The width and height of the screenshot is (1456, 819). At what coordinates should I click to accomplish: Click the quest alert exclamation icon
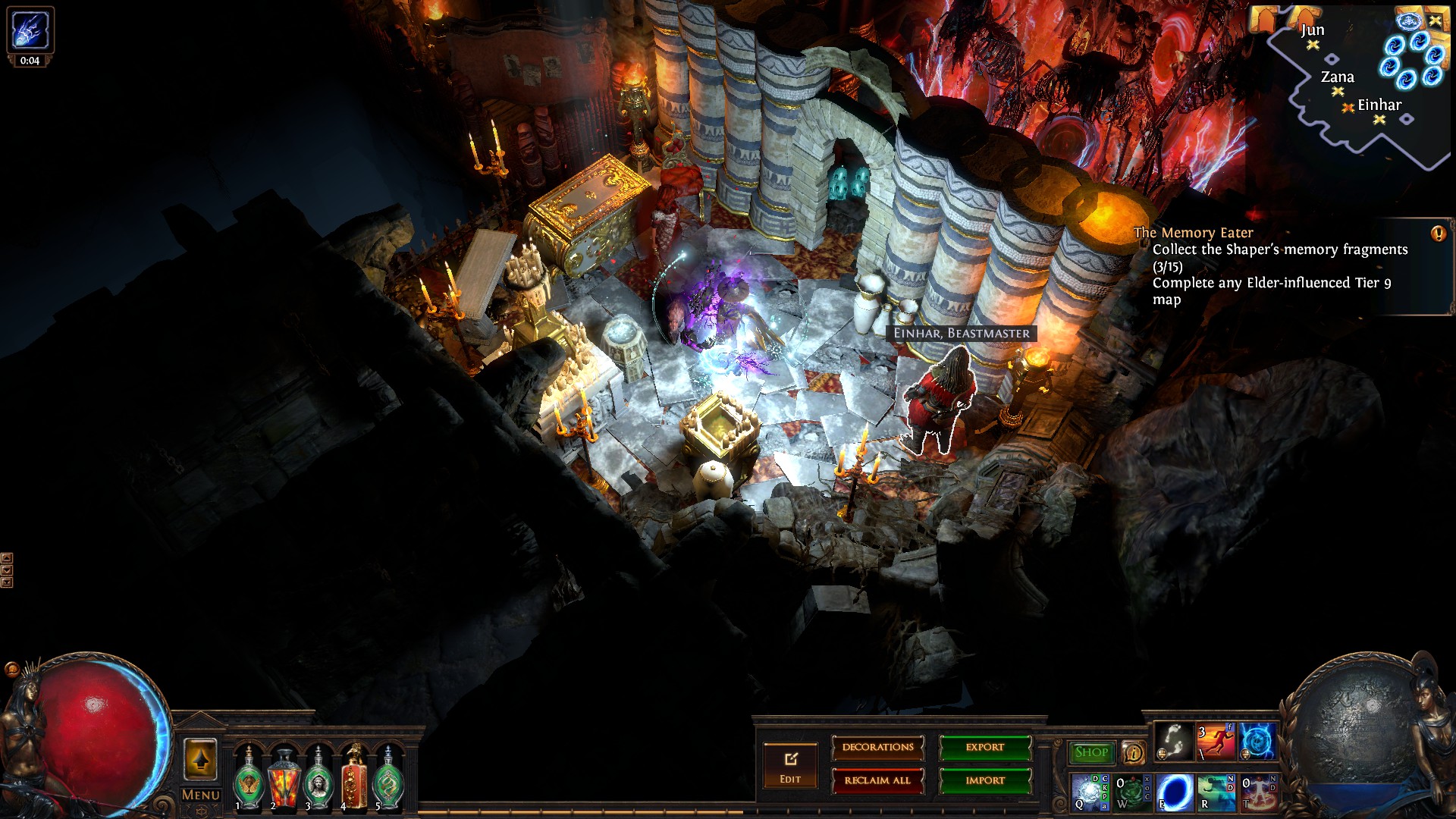pyautogui.click(x=1438, y=234)
